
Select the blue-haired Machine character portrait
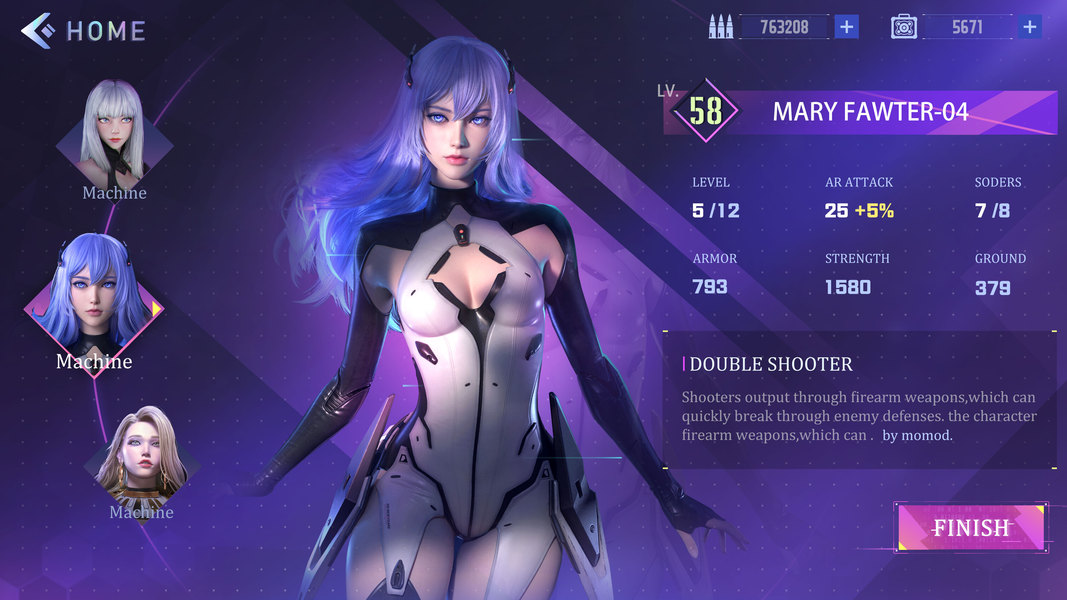[93, 296]
